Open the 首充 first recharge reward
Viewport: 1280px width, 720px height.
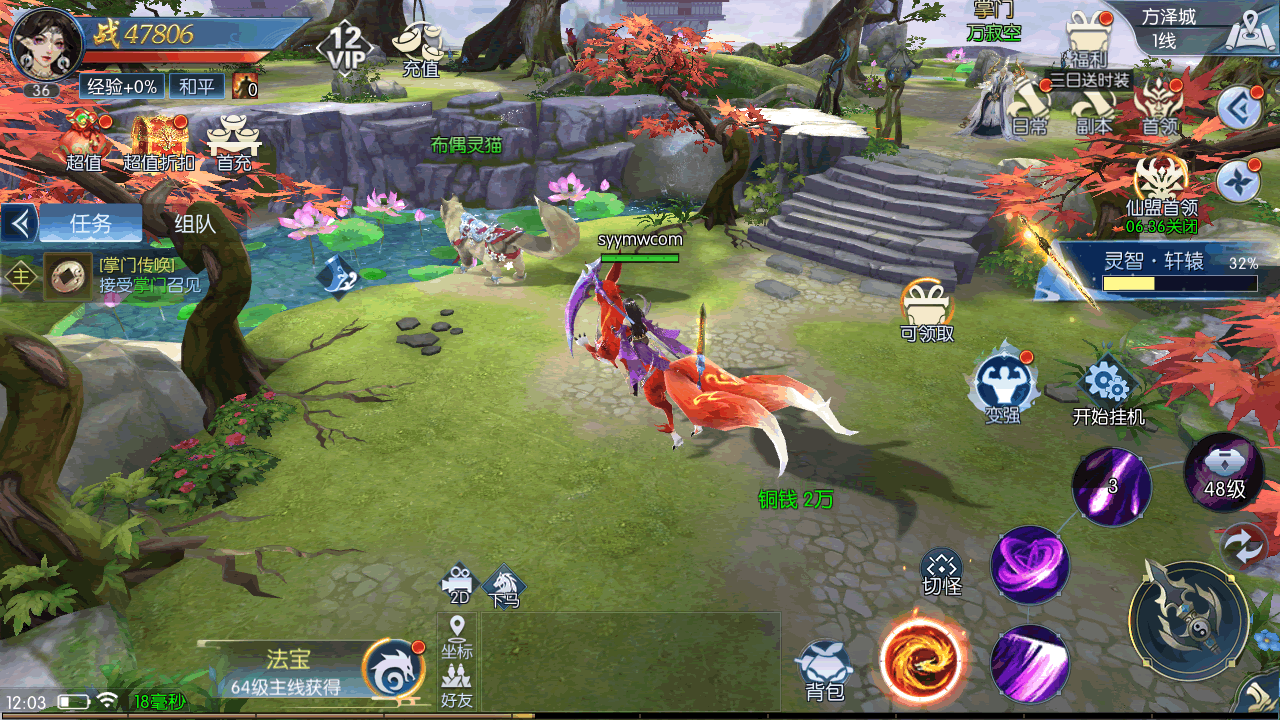click(x=233, y=141)
